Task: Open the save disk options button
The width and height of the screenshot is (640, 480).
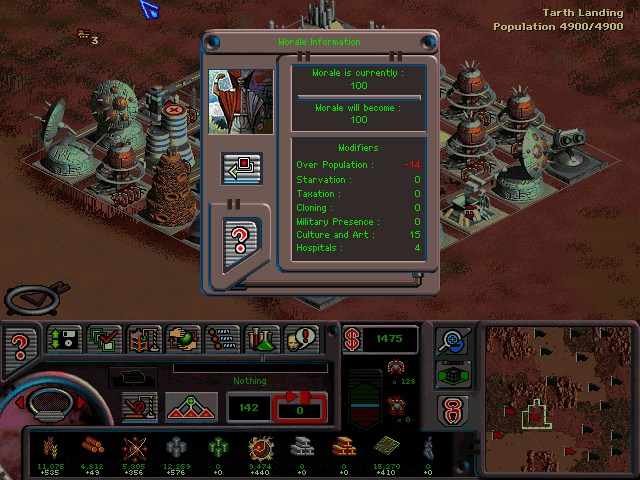Action: 65,341
